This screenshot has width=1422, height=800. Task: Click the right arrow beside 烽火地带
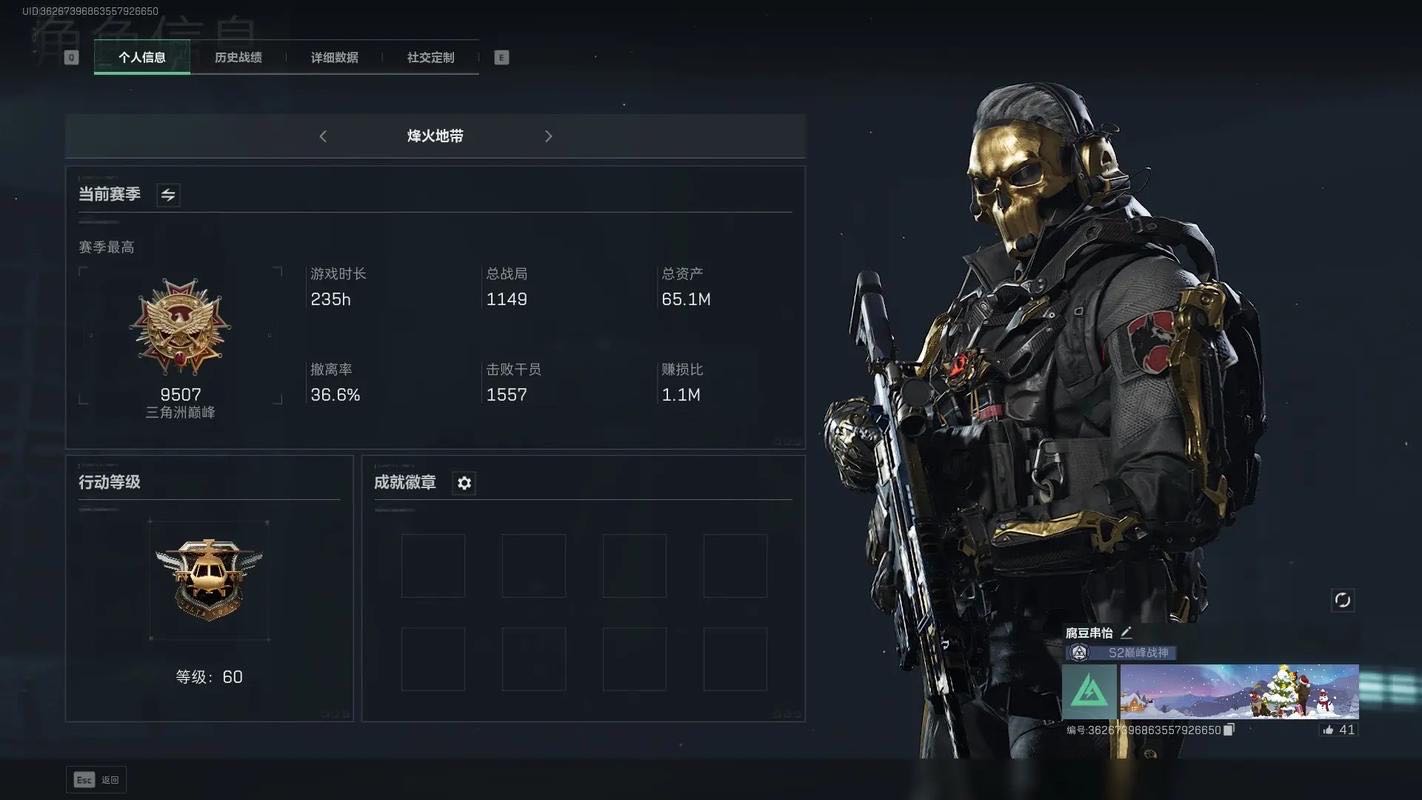point(548,136)
